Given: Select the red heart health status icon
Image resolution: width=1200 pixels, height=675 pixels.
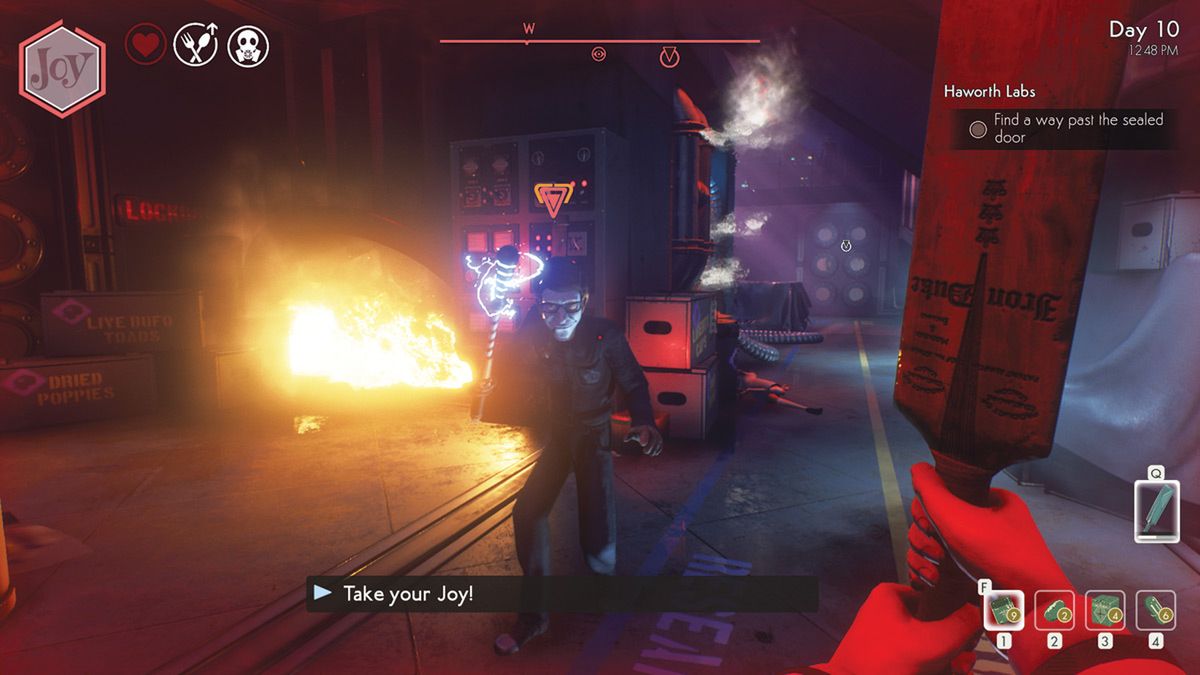Looking at the screenshot, I should pyautogui.click(x=146, y=45).
